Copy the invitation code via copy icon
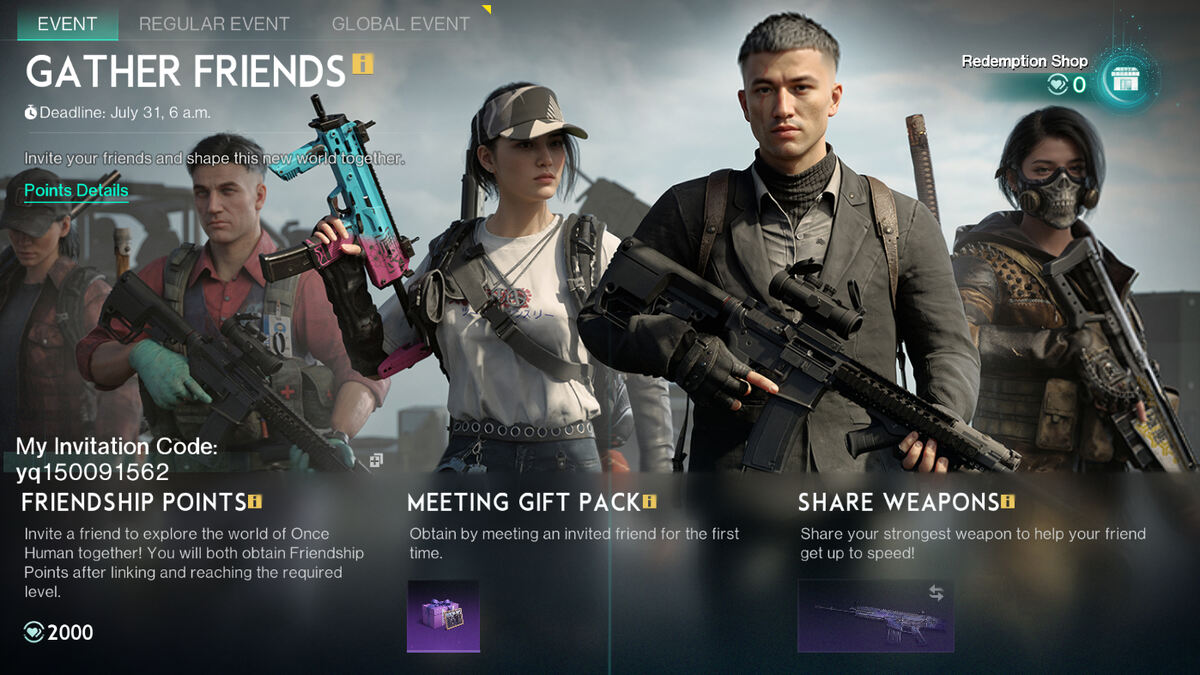This screenshot has width=1200, height=675. coord(375,460)
